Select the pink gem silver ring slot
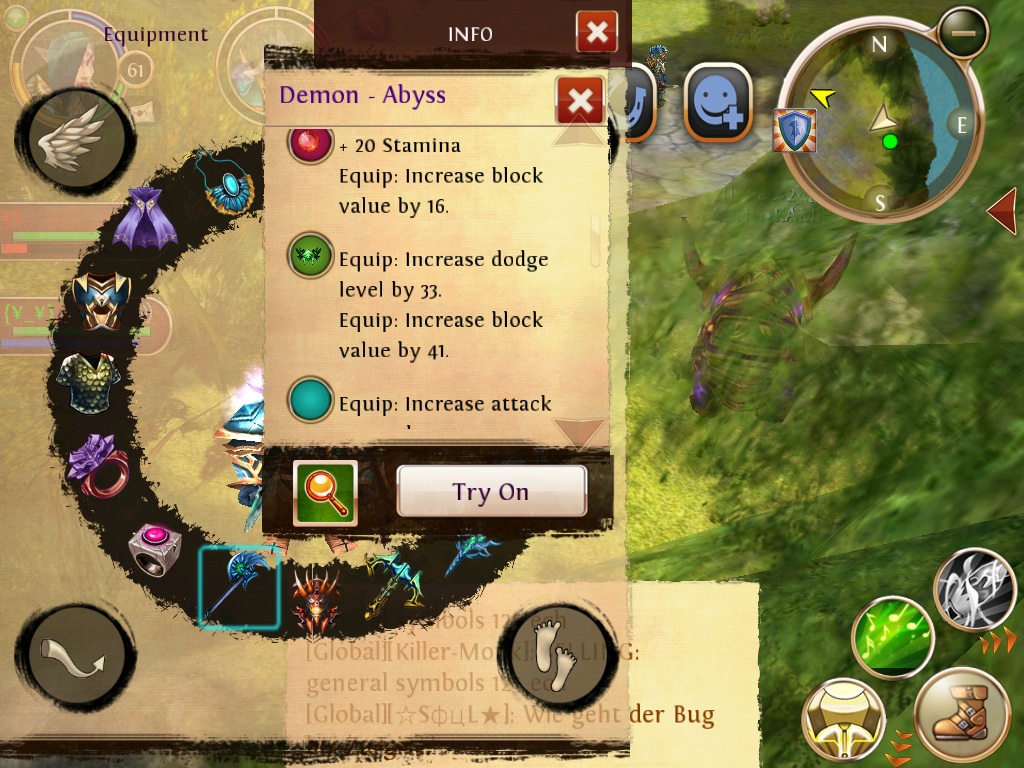 pos(155,547)
